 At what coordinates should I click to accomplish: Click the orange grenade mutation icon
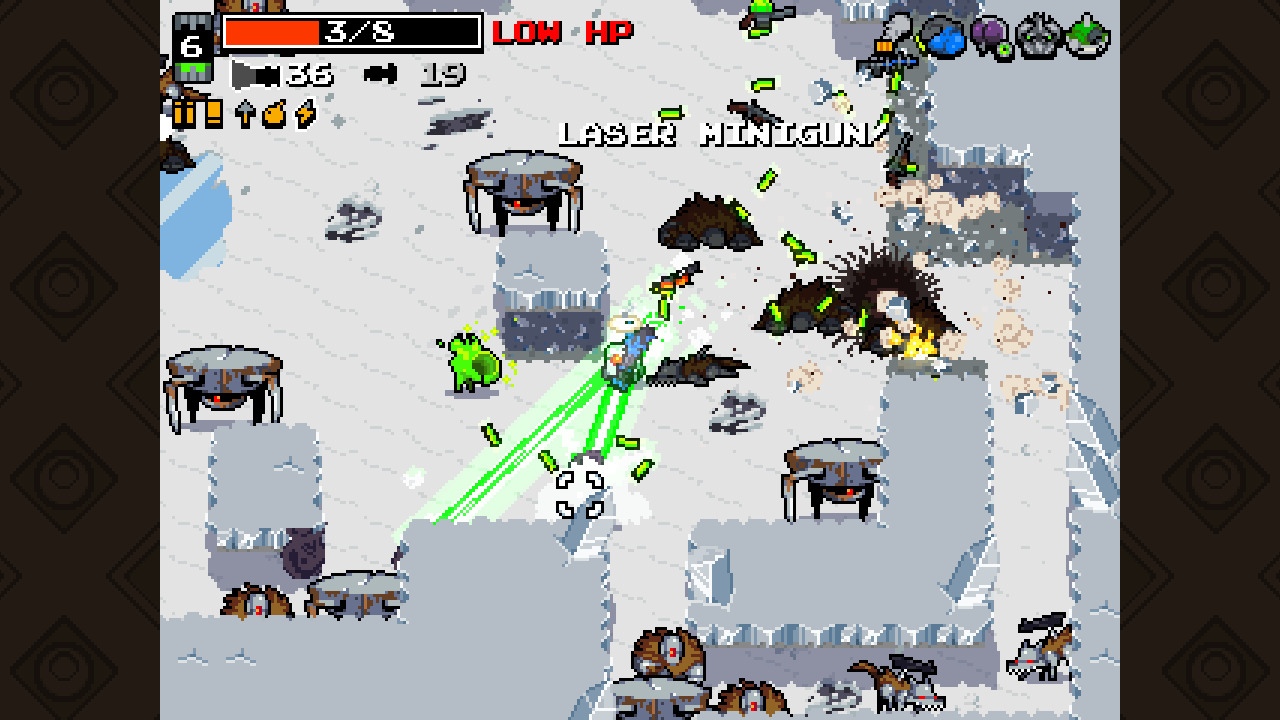pos(273,113)
